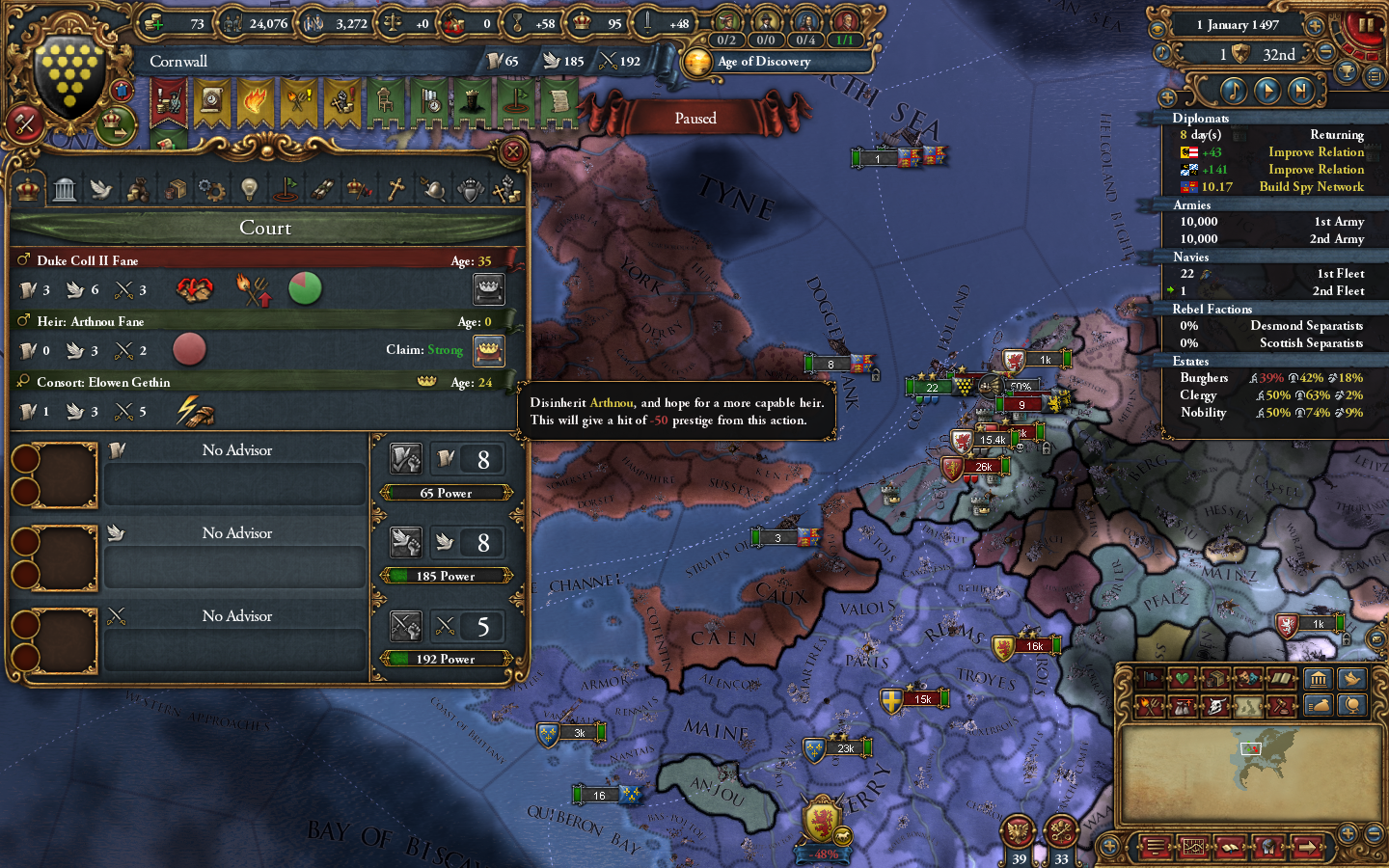Open the Technology panel using the gears icon
Image resolution: width=1389 pixels, height=868 pixels.
(212, 188)
